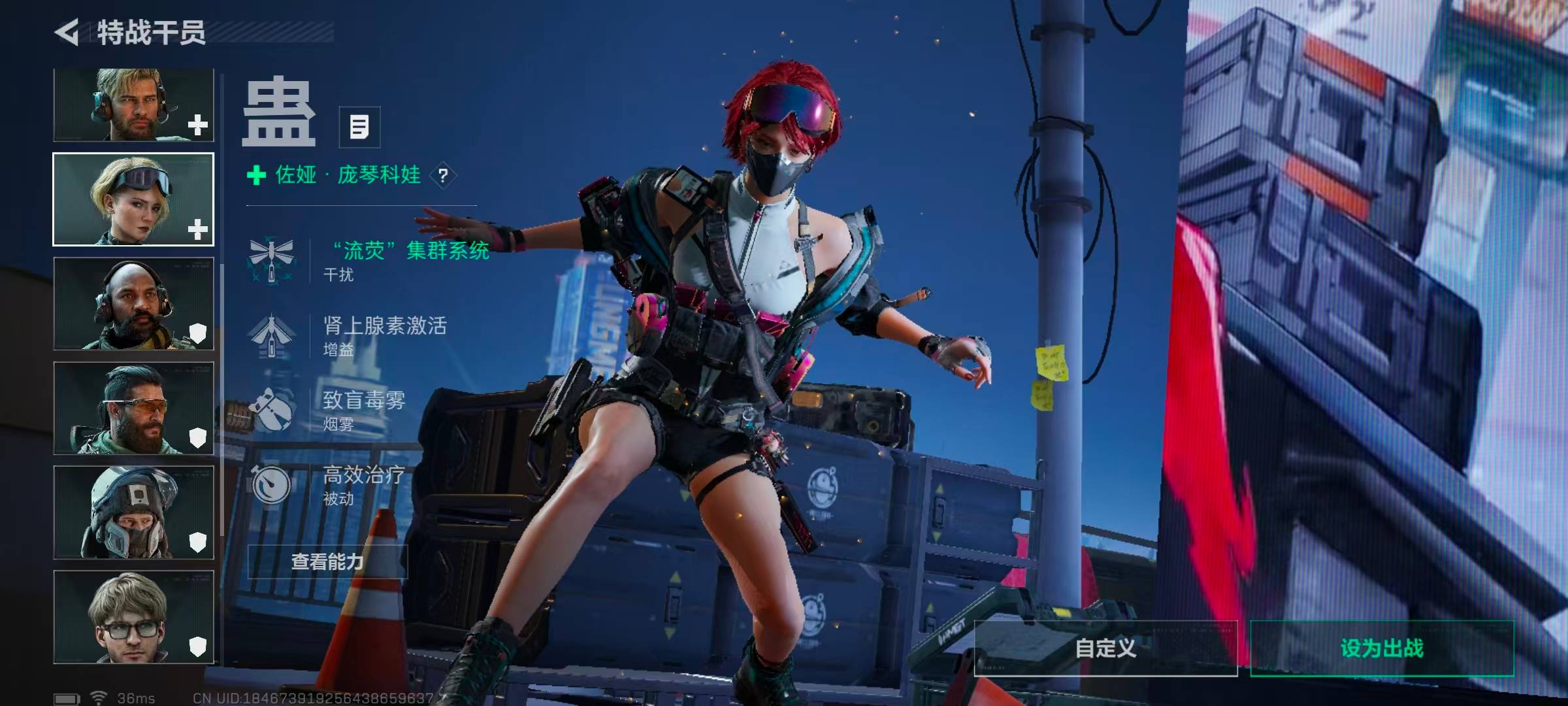Open the document icon next to 蛊
1568x706 pixels.
coord(359,127)
